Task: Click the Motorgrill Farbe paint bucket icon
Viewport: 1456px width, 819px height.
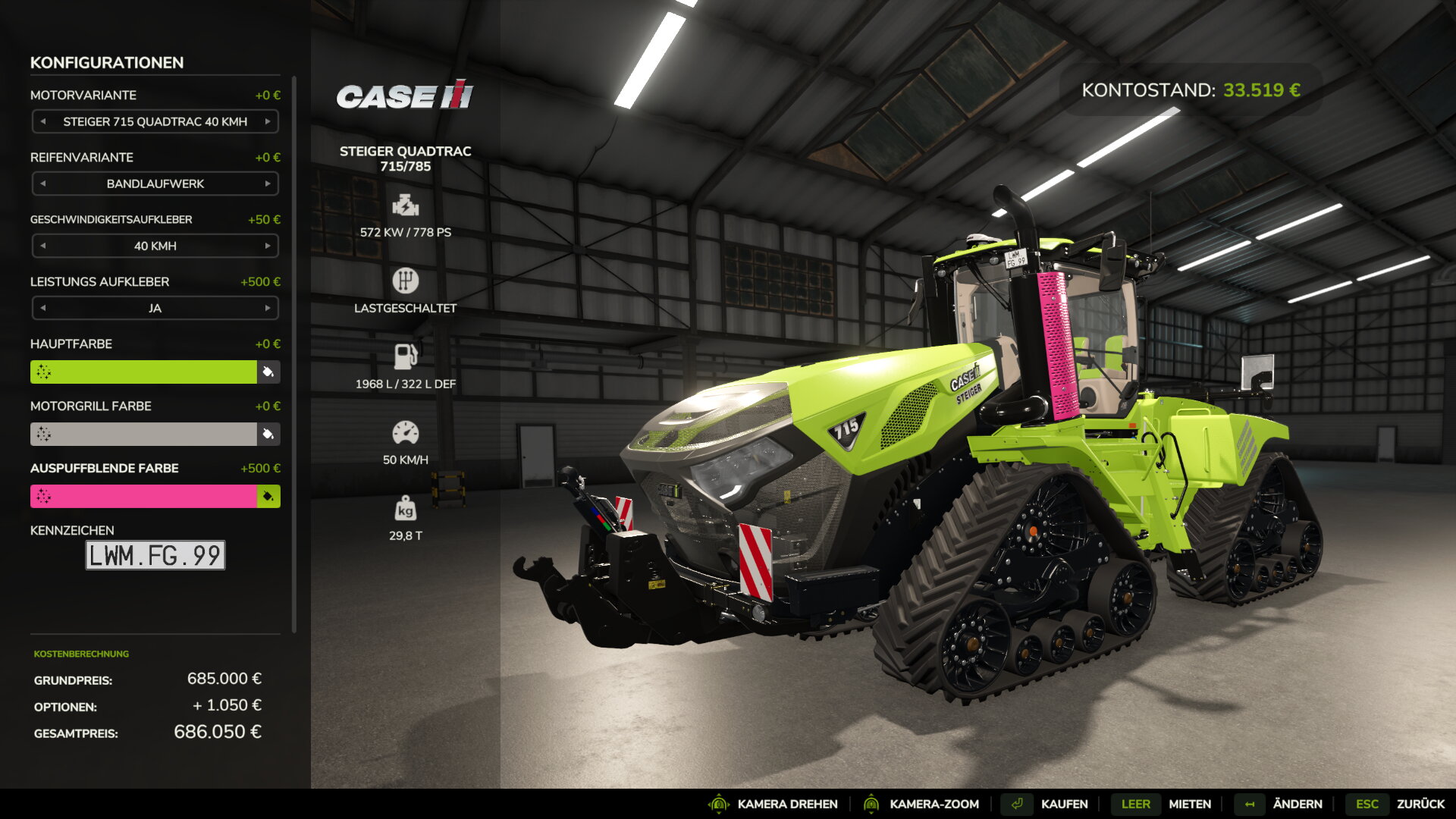Action: (x=268, y=434)
